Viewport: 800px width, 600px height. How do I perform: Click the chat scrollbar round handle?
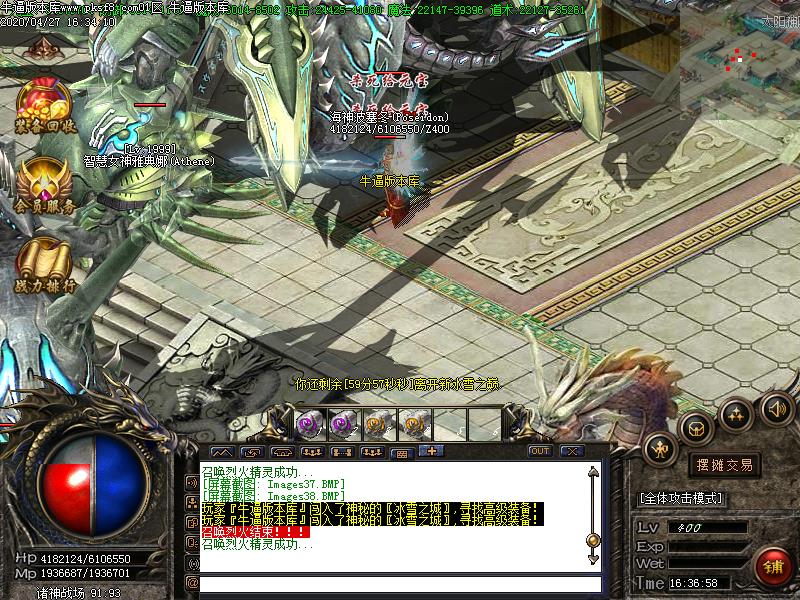[x=593, y=541]
